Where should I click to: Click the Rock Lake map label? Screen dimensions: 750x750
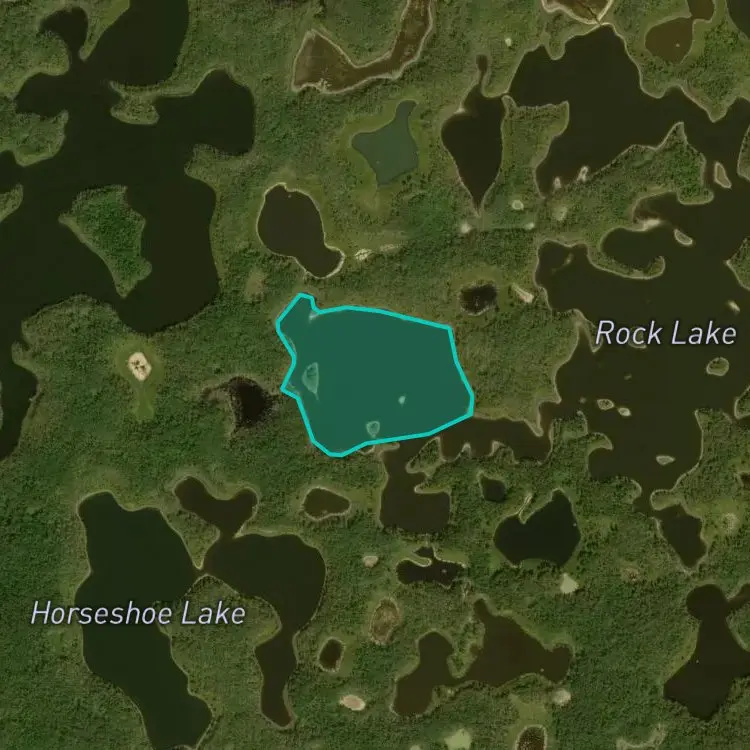[665, 334]
